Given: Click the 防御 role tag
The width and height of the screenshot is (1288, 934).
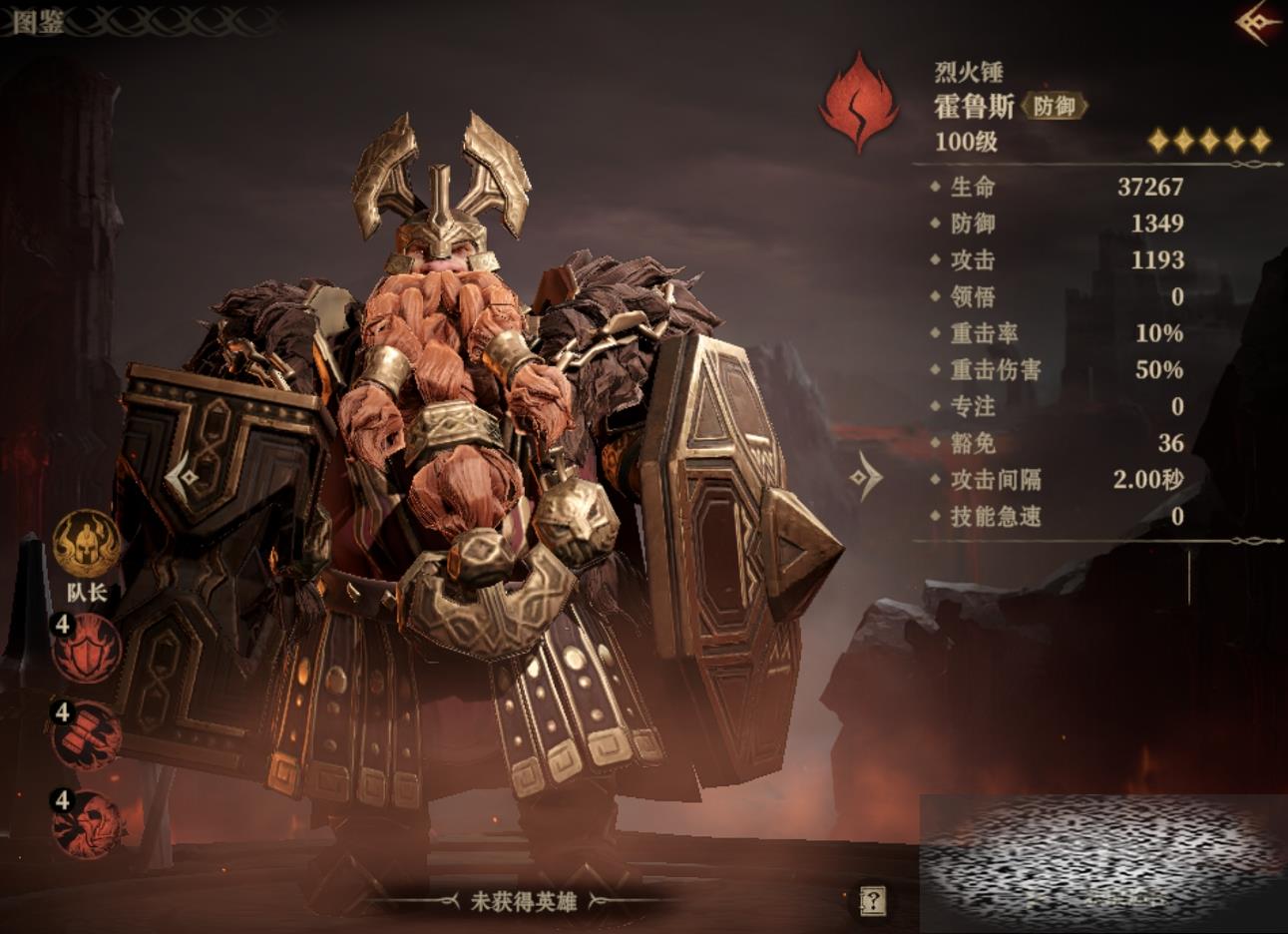Looking at the screenshot, I should [1054, 106].
